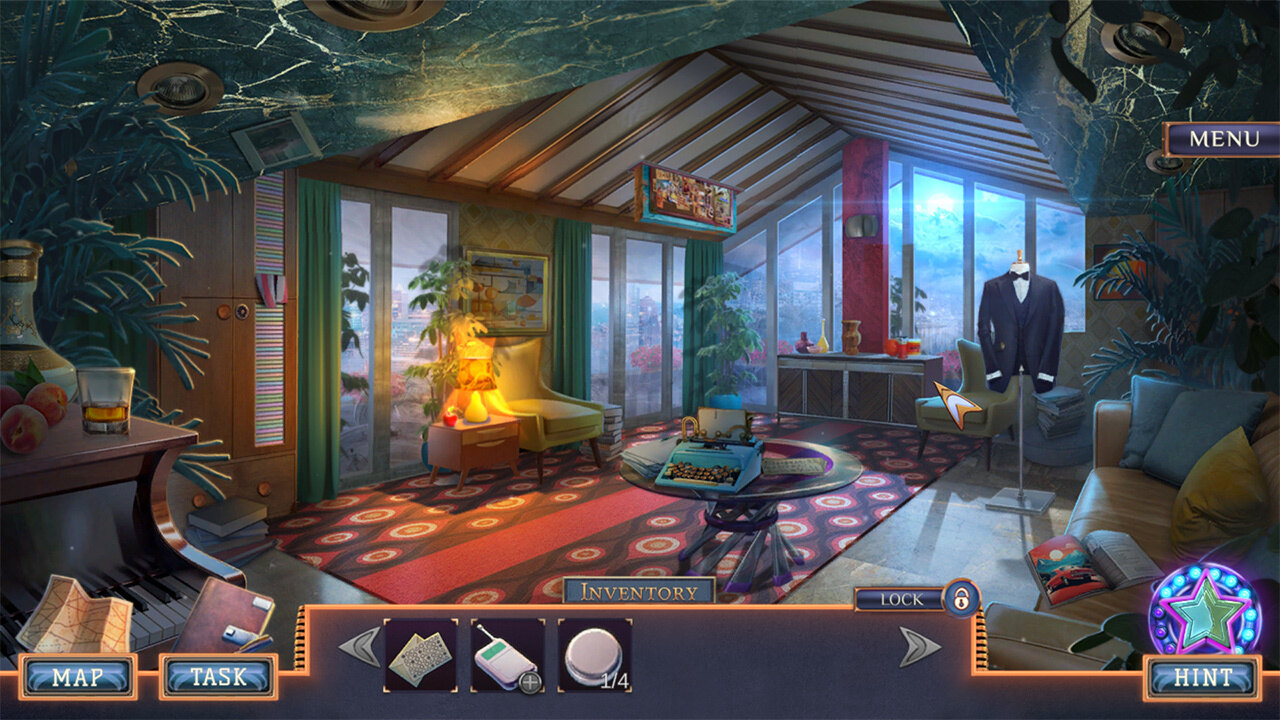
Task: Use the Hint button
Action: [x=1203, y=677]
